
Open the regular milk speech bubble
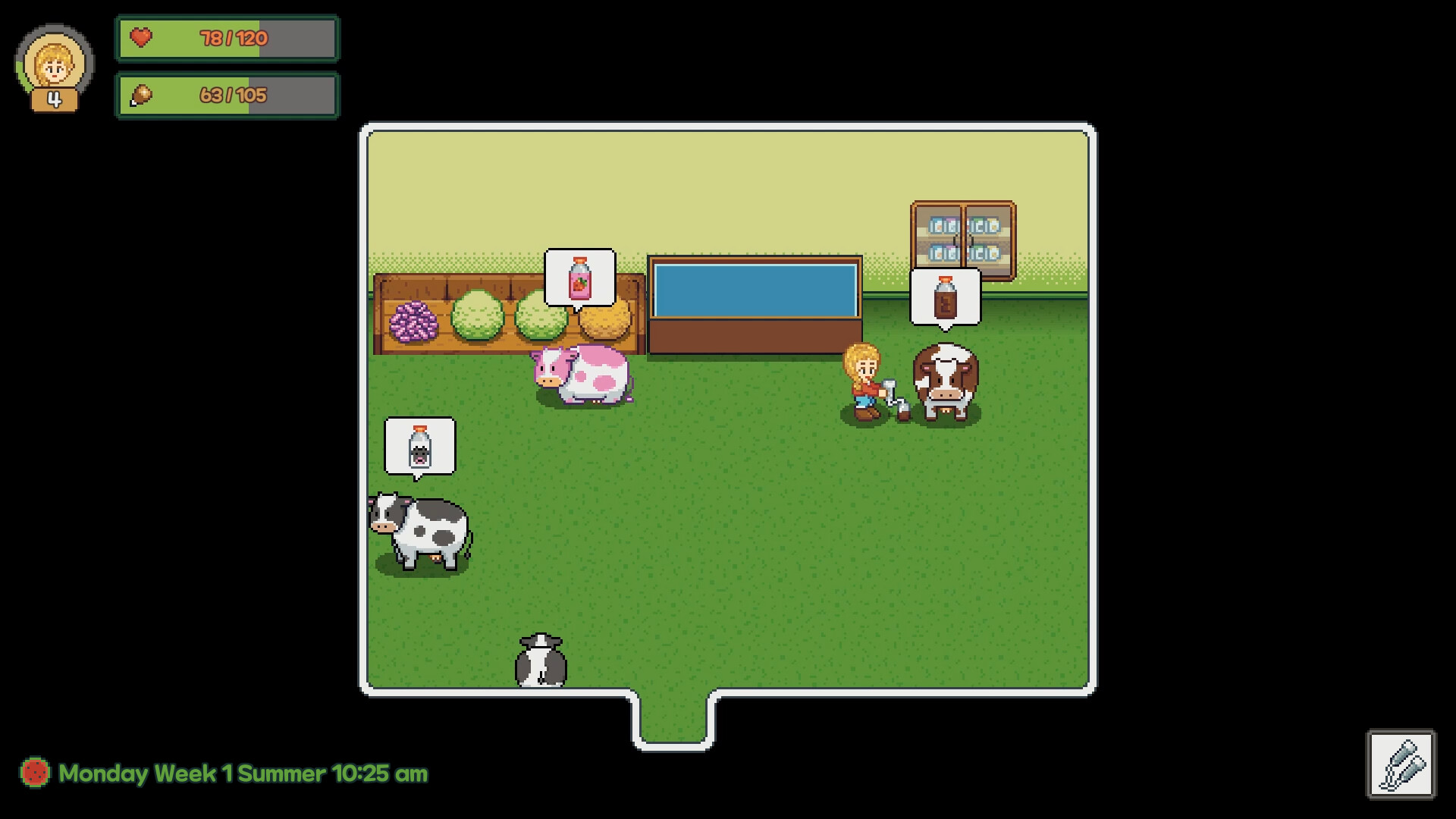point(421,446)
